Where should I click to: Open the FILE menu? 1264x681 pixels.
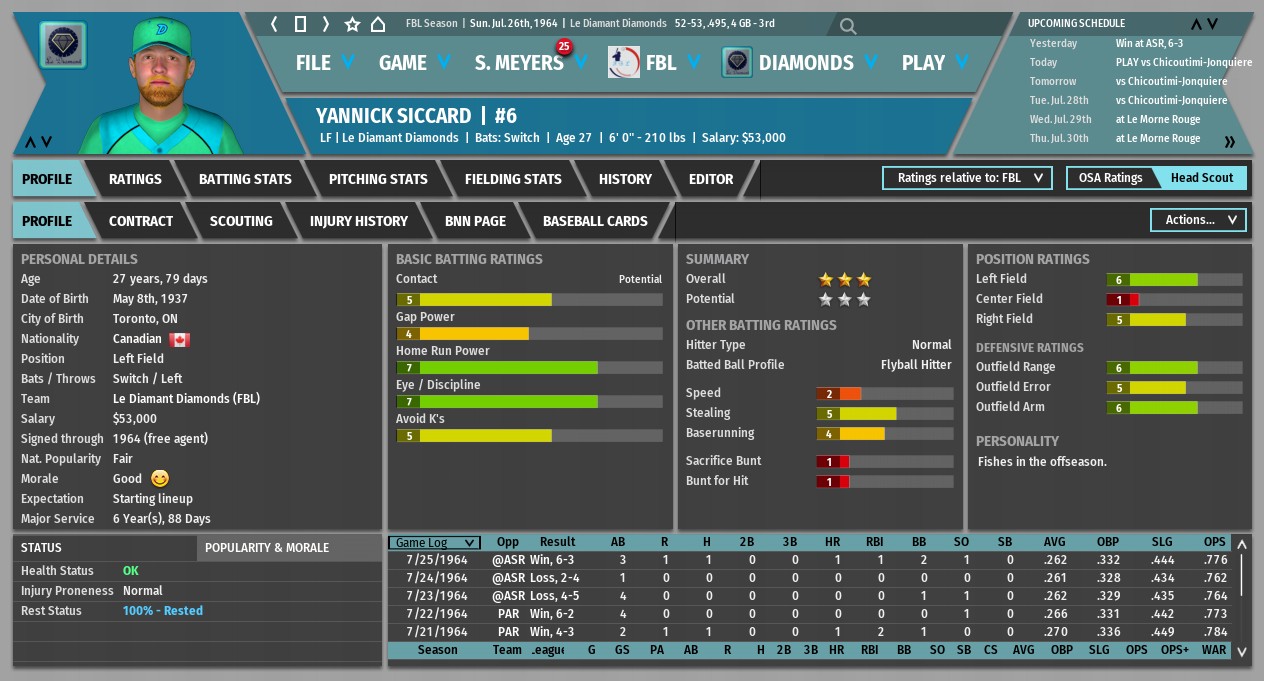pyautogui.click(x=325, y=63)
